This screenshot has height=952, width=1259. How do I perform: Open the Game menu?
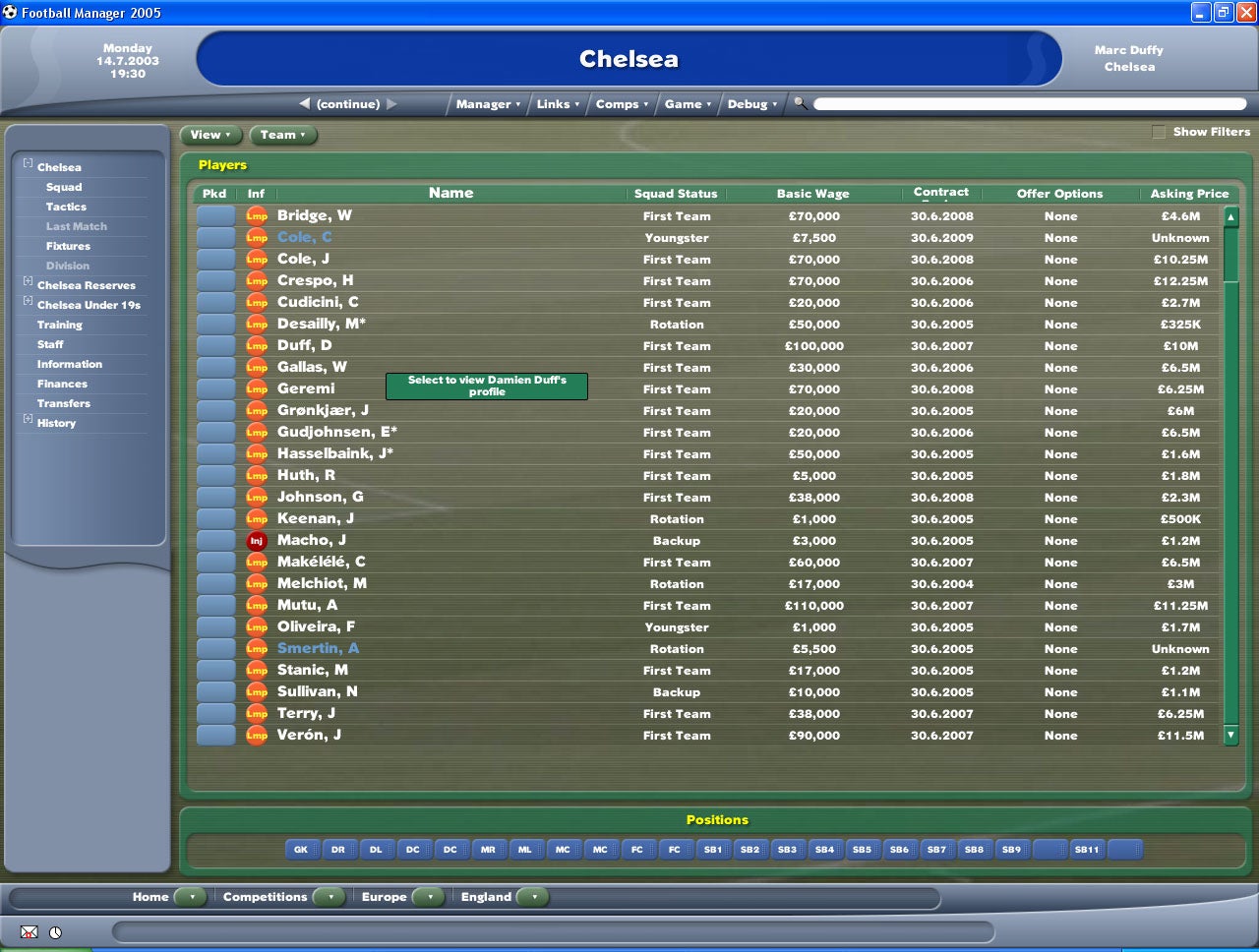[x=687, y=103]
